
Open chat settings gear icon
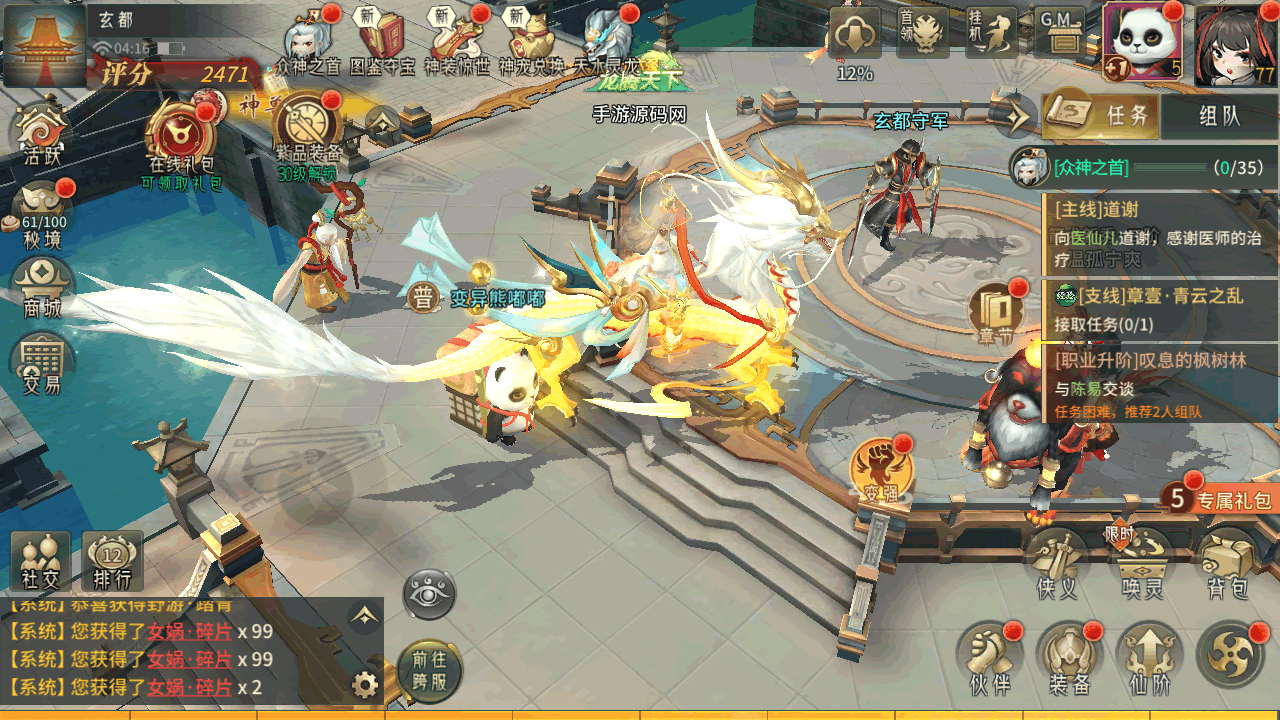point(366,685)
